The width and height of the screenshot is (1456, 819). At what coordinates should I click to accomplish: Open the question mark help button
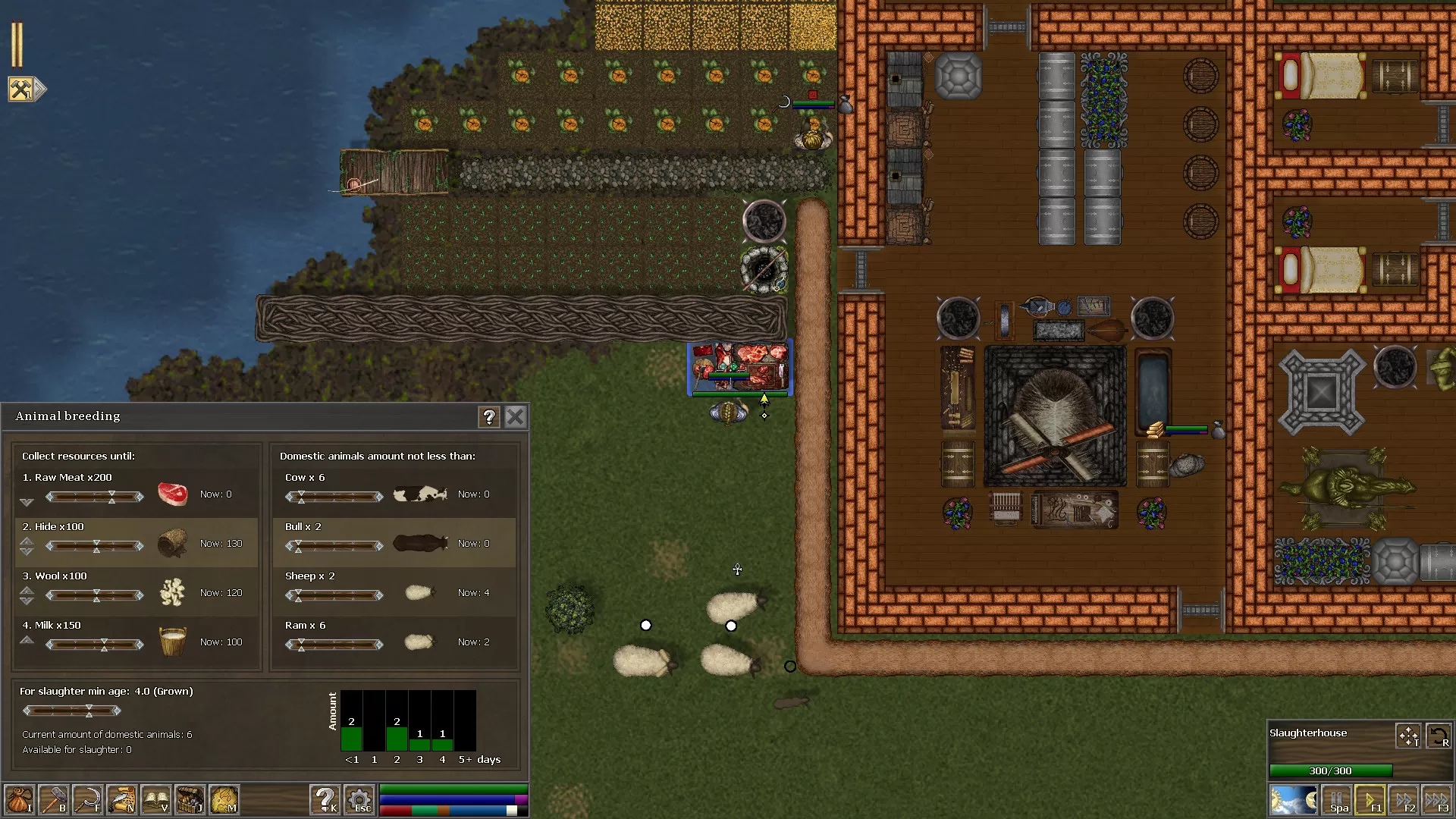(x=325, y=800)
